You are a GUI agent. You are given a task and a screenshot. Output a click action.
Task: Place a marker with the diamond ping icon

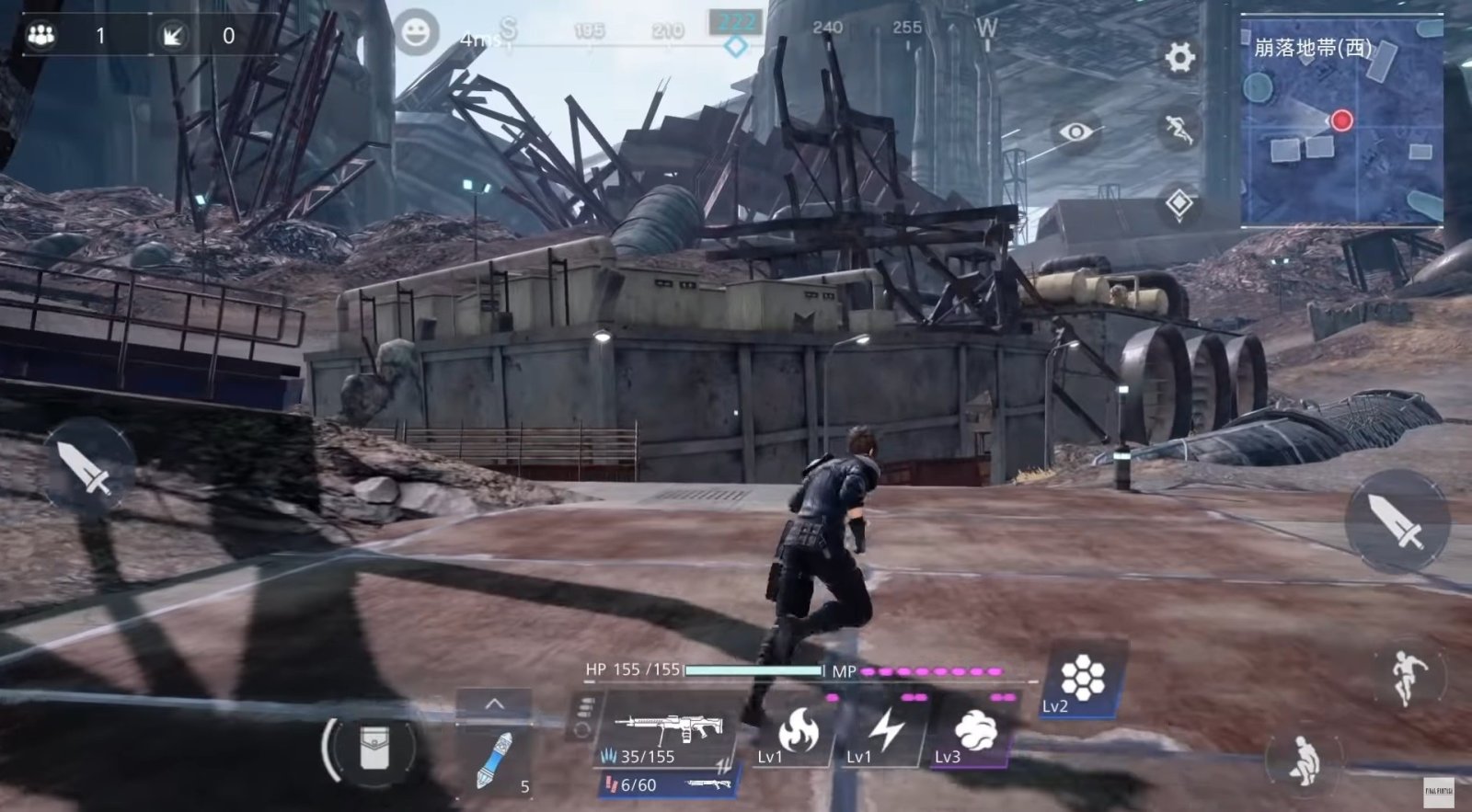click(1179, 203)
